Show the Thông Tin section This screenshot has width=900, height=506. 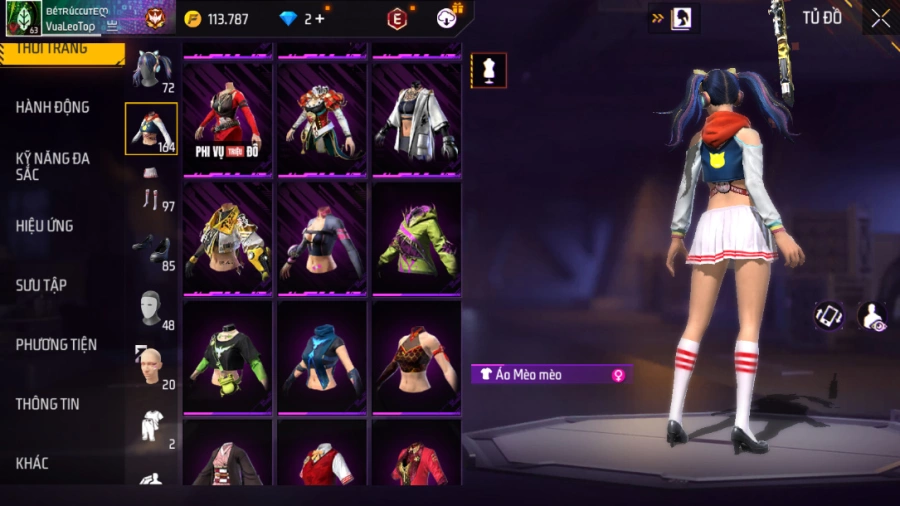48,404
